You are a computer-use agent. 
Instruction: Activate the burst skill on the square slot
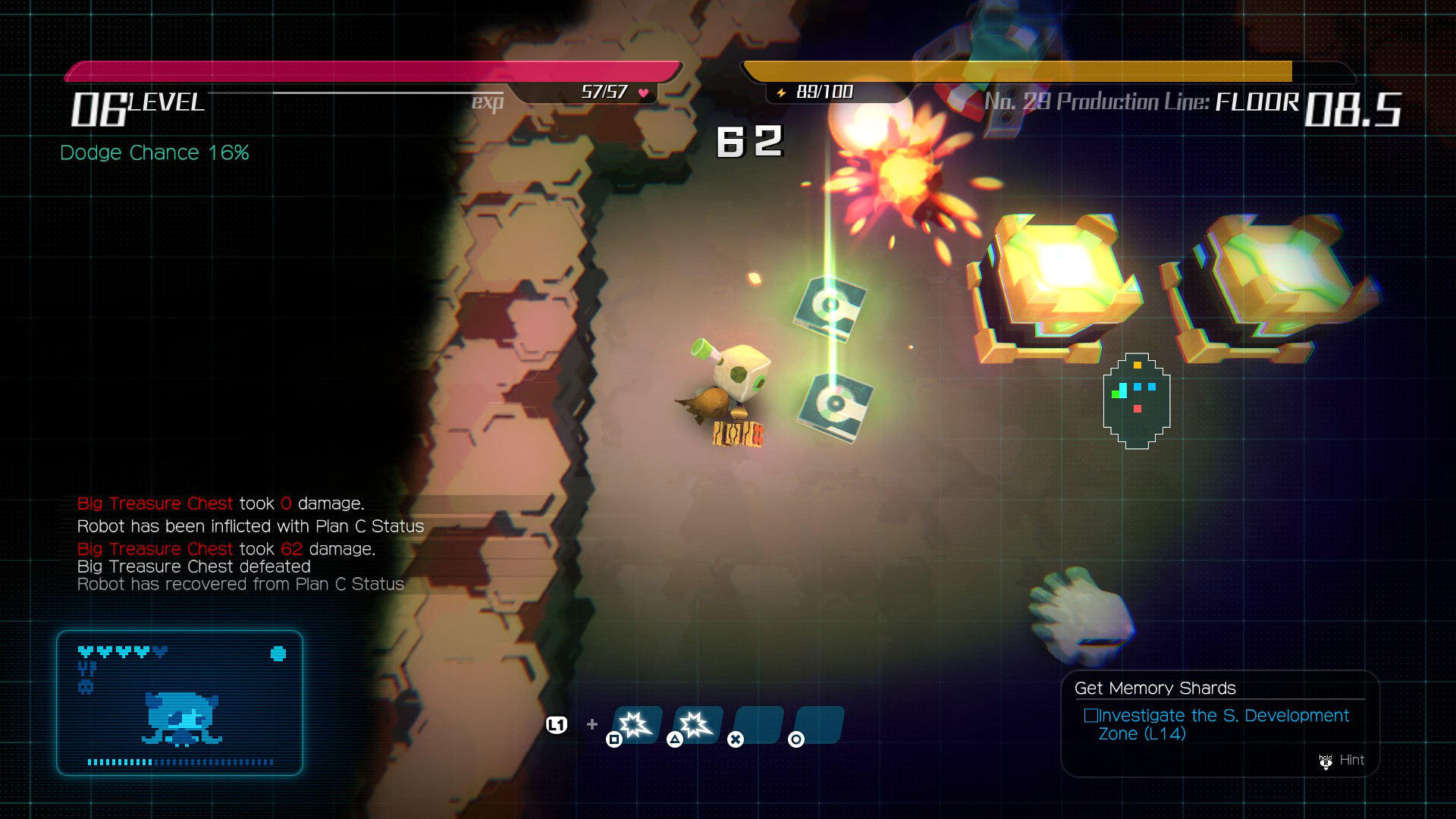(636, 725)
